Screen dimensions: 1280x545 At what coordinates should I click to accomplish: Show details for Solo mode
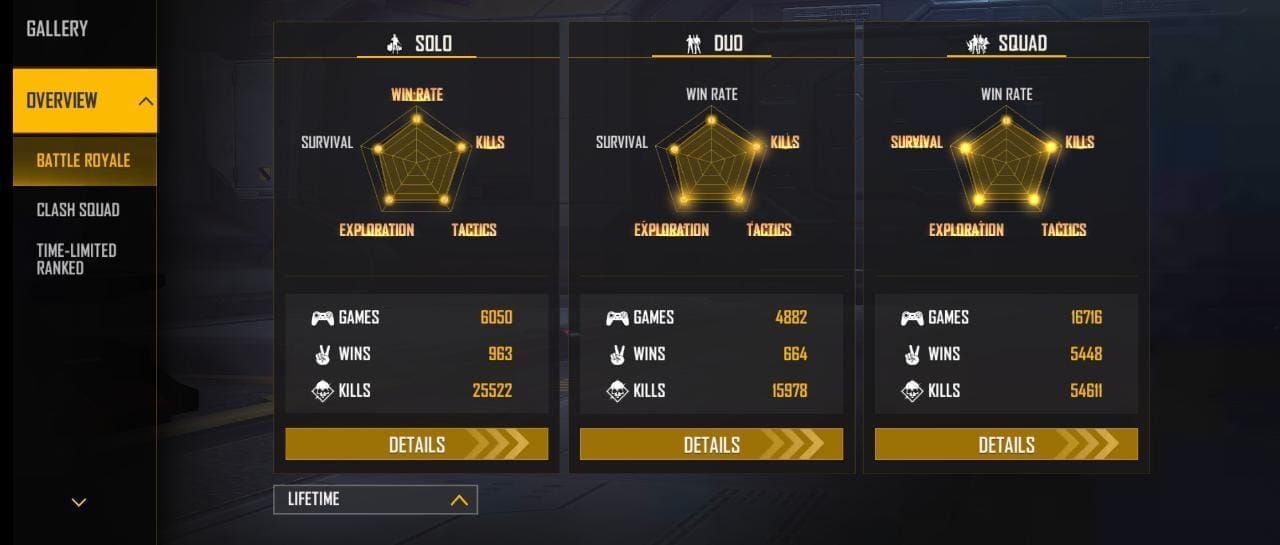coord(416,445)
